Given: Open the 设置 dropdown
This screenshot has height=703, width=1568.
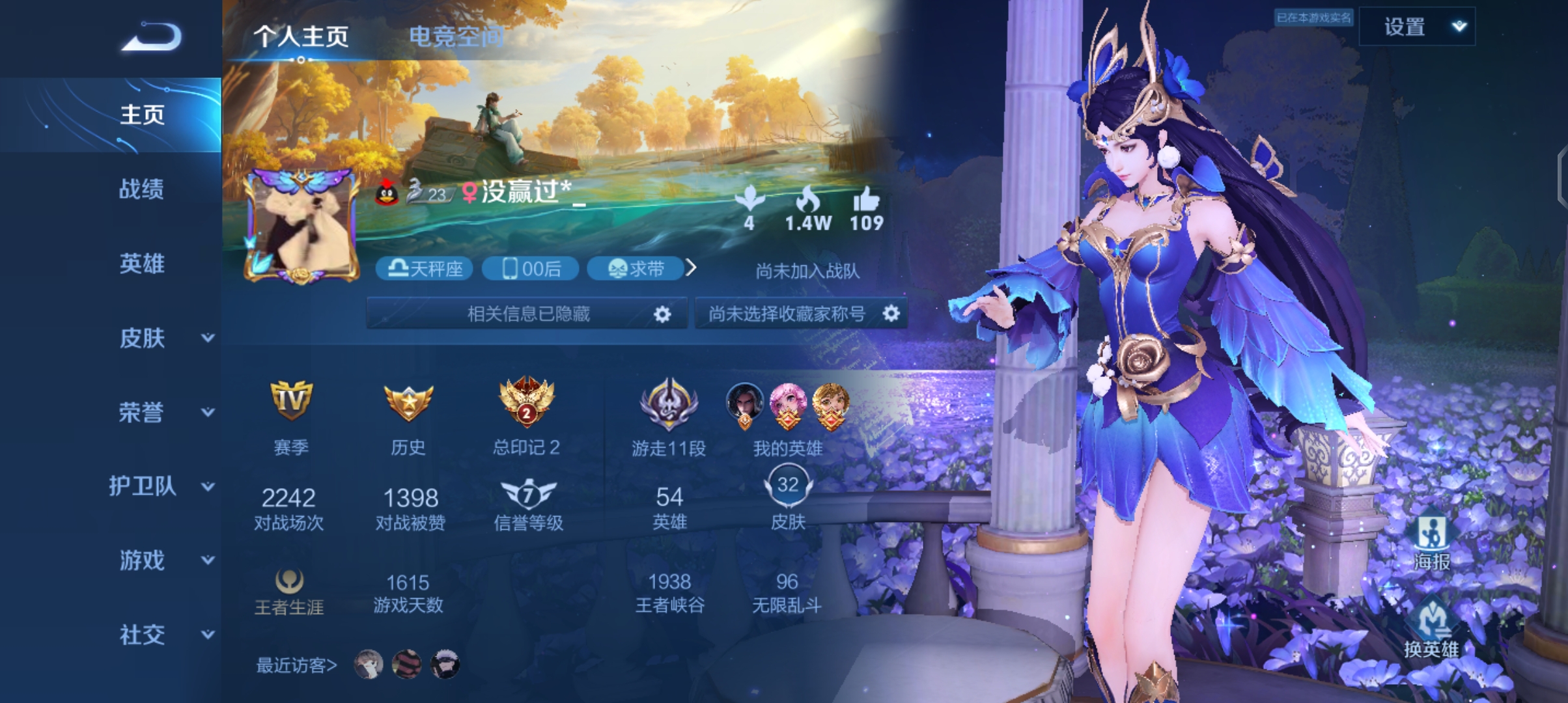Looking at the screenshot, I should click(1417, 27).
